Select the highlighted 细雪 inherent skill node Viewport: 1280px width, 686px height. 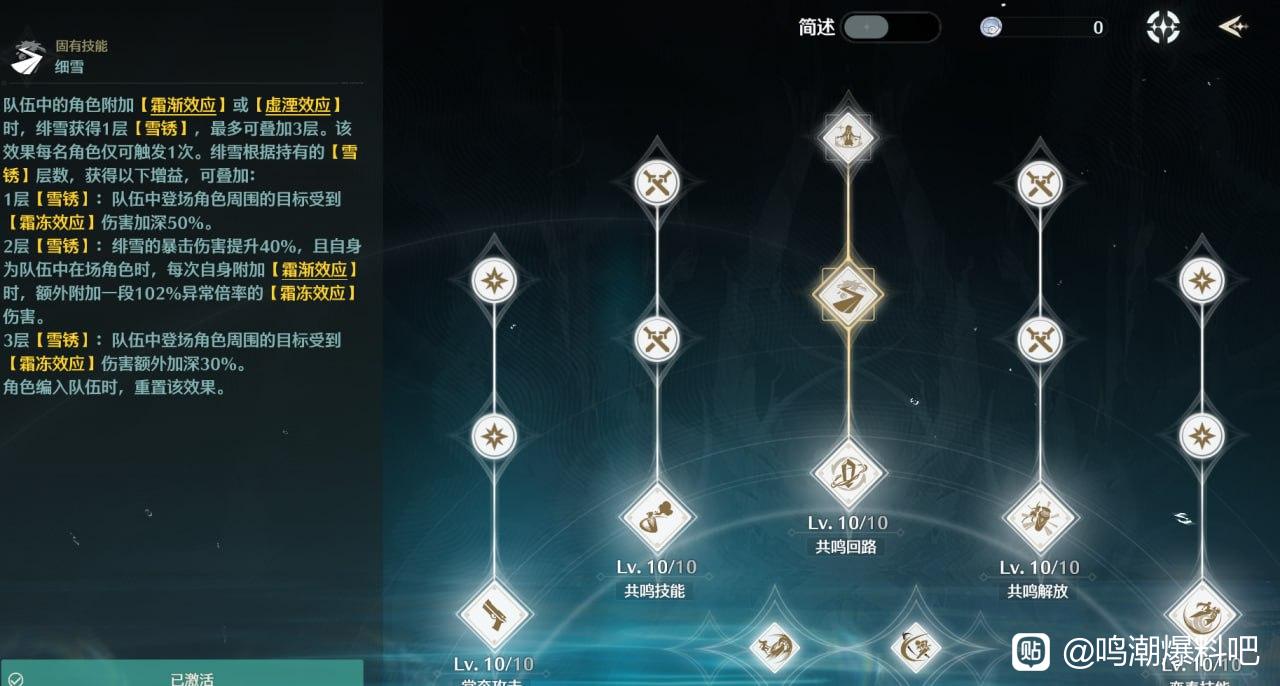coord(848,296)
